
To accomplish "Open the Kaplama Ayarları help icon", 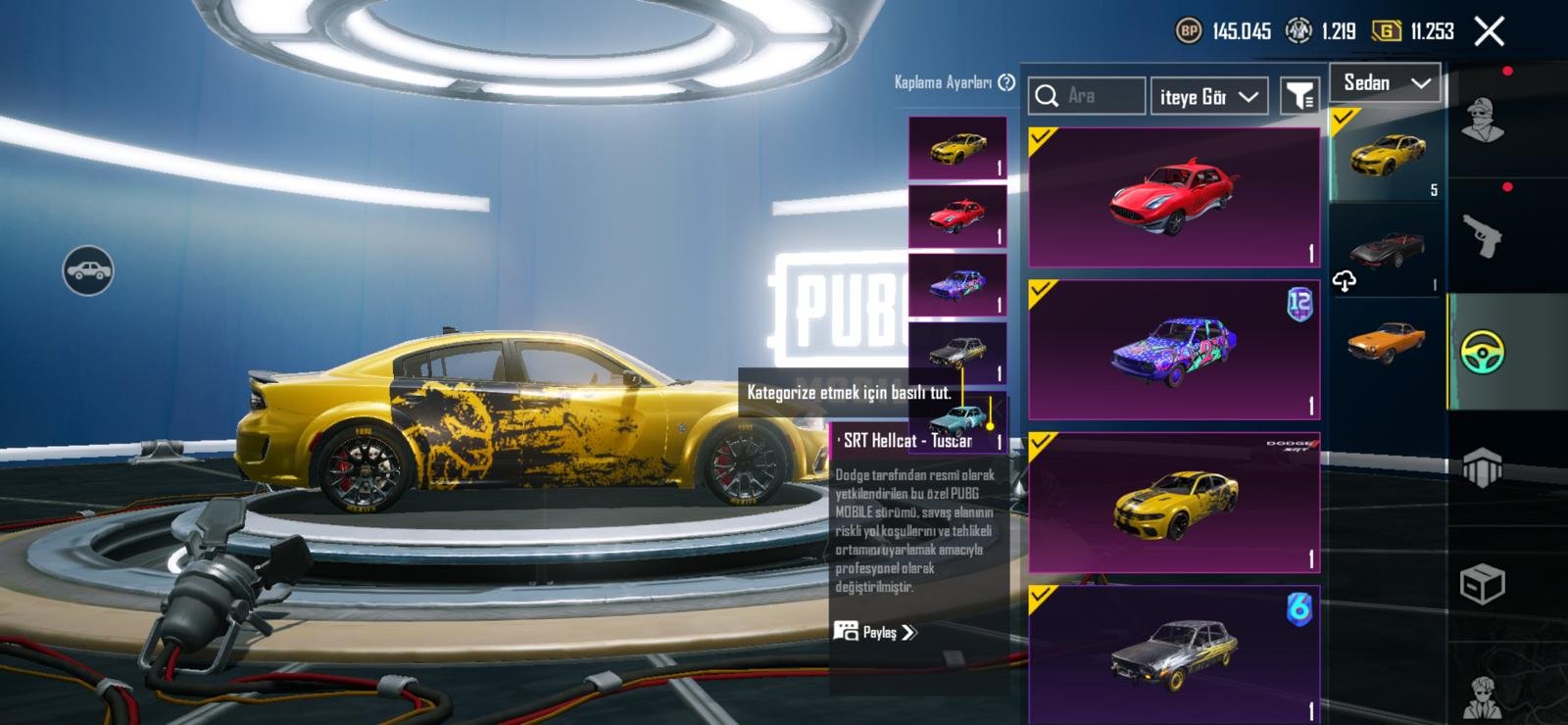I will coord(1006,82).
